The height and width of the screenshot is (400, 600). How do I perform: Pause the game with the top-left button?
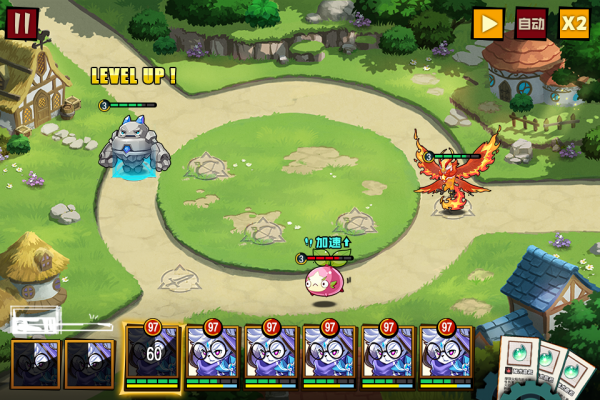21,22
